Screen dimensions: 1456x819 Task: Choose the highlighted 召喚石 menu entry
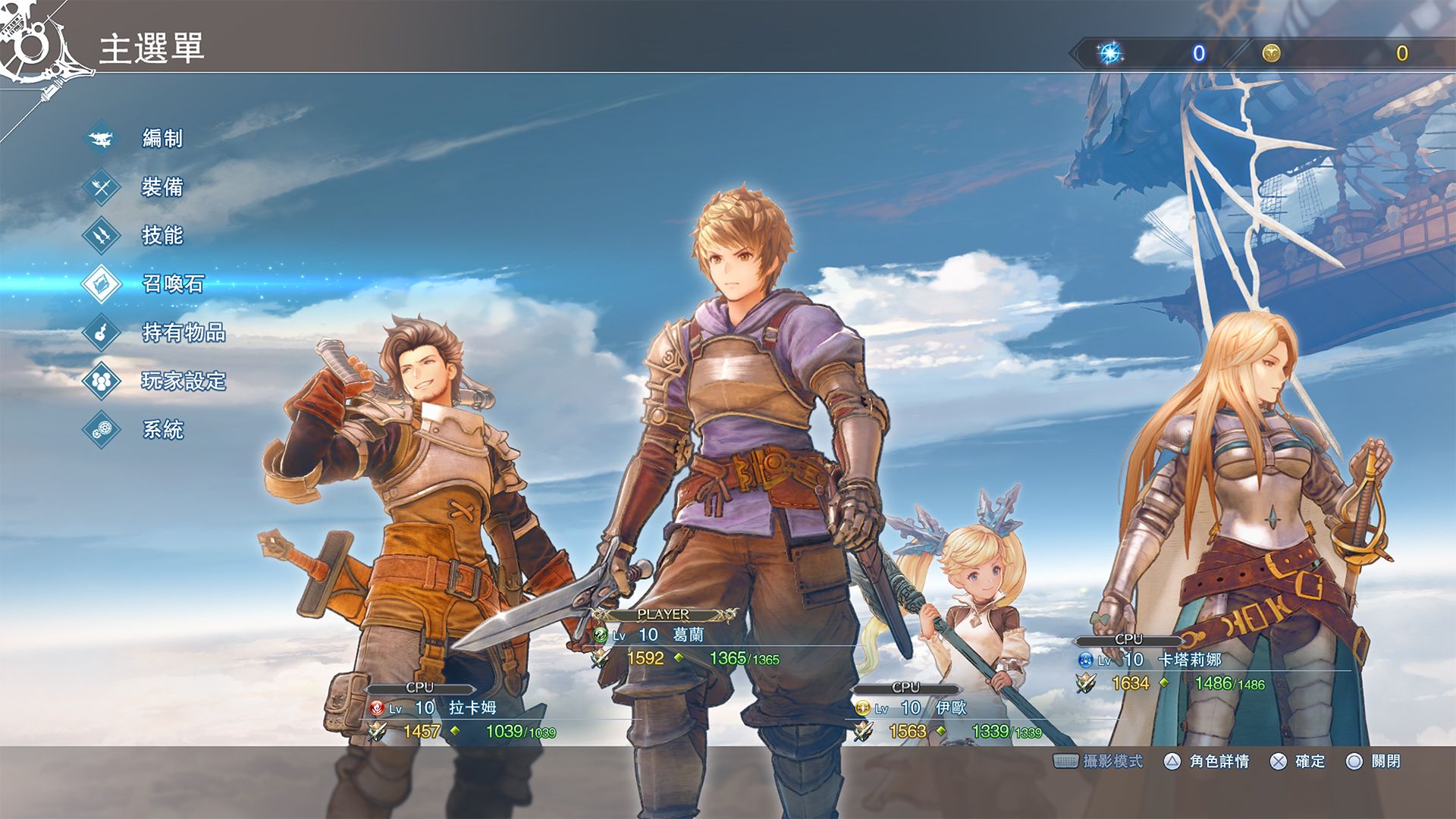coord(173,284)
